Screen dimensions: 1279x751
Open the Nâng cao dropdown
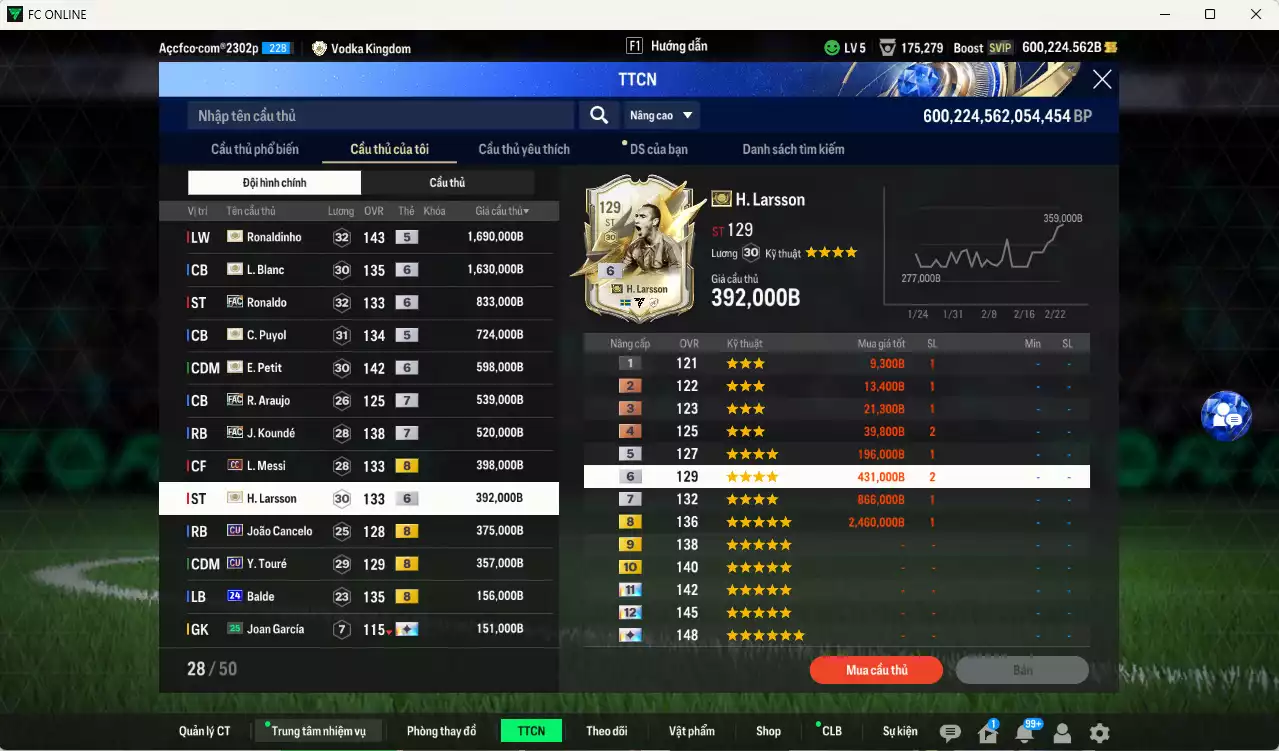click(x=660, y=116)
